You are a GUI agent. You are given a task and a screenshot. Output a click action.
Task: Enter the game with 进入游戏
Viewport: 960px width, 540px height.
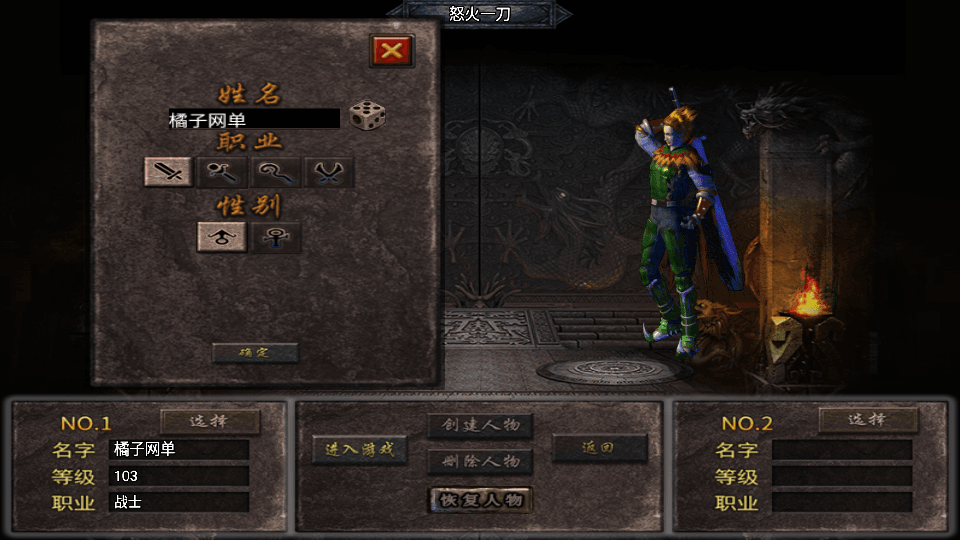[360, 449]
